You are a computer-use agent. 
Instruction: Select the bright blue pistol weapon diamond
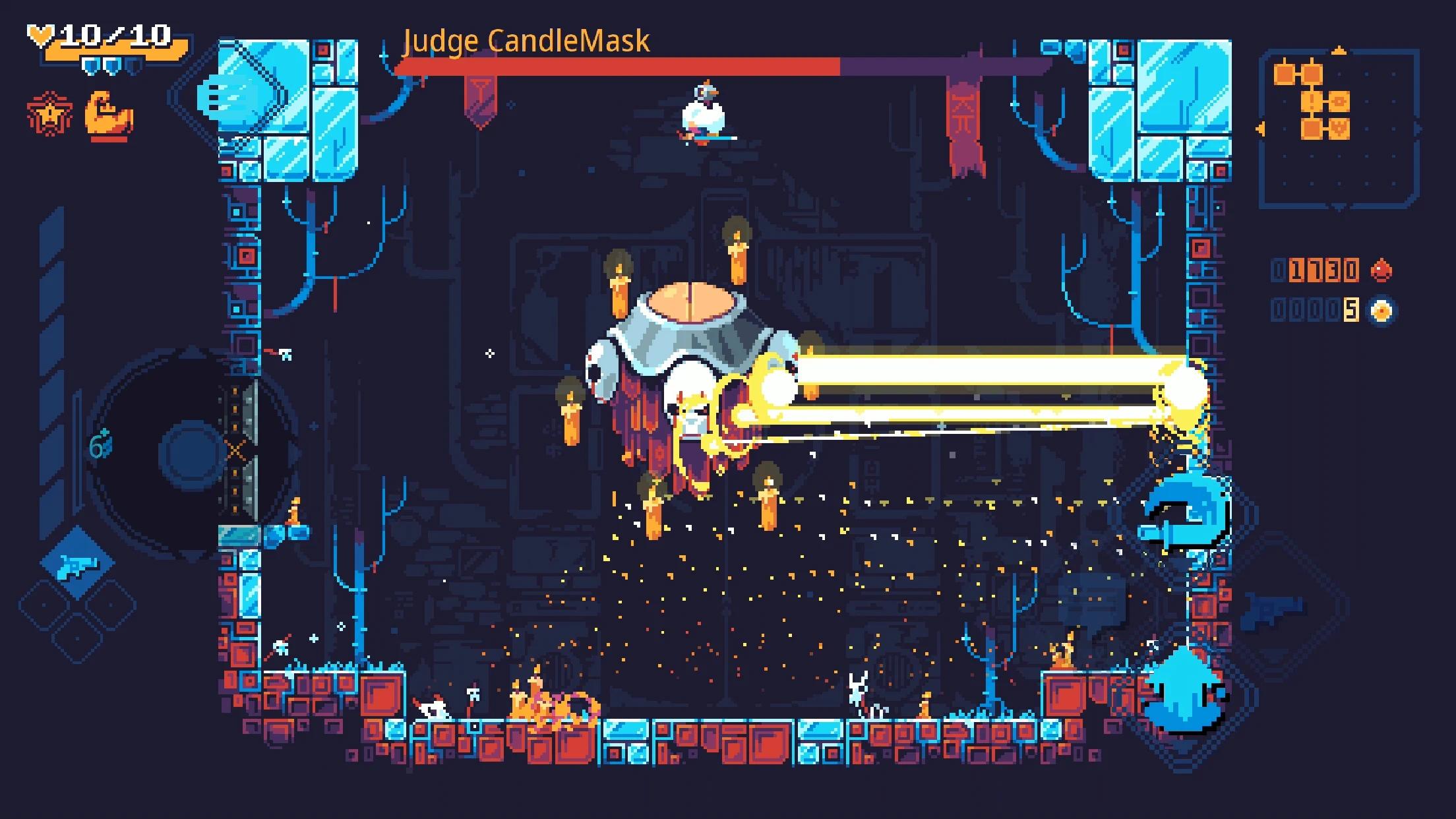tap(78, 564)
